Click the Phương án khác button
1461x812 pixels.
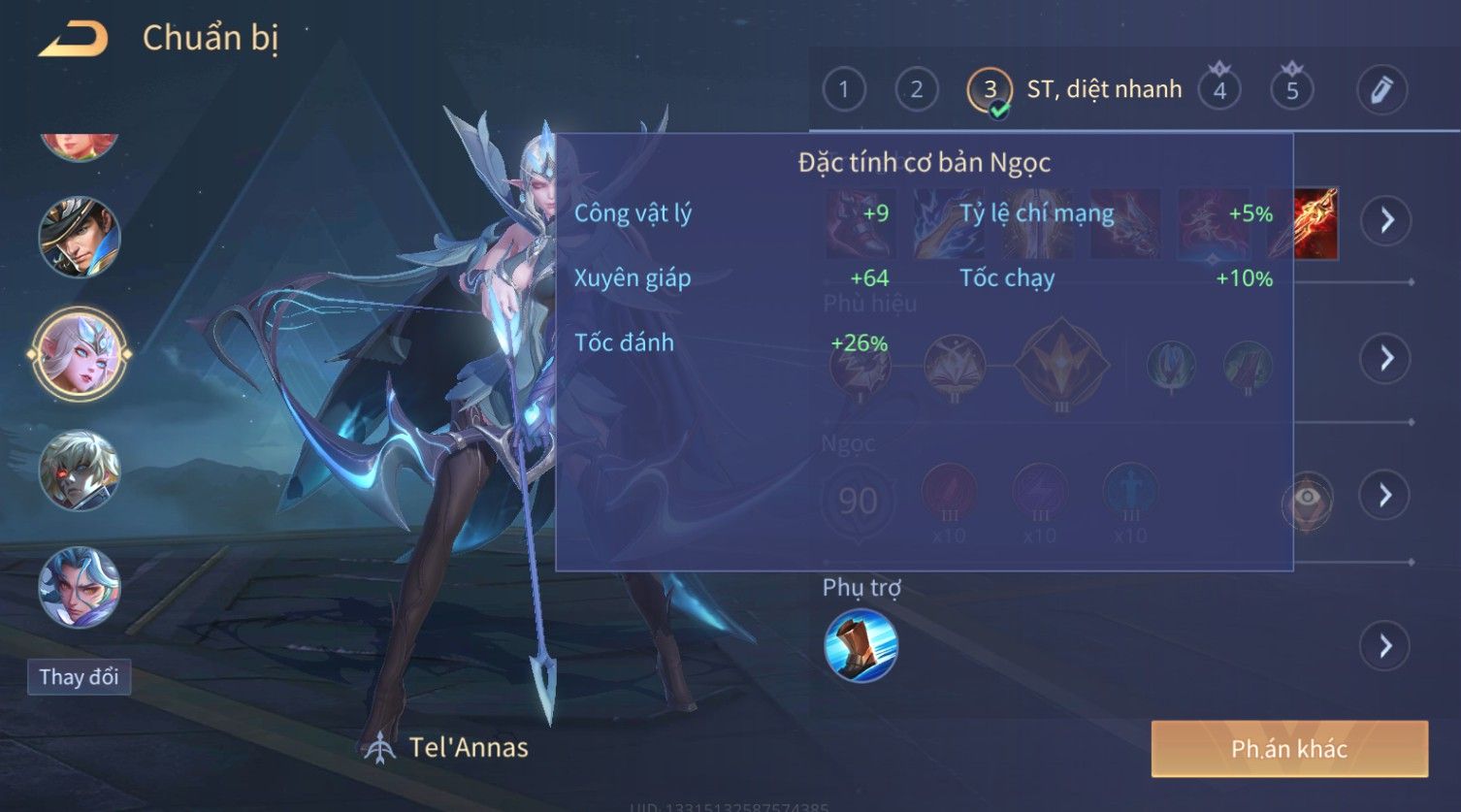(x=1288, y=749)
